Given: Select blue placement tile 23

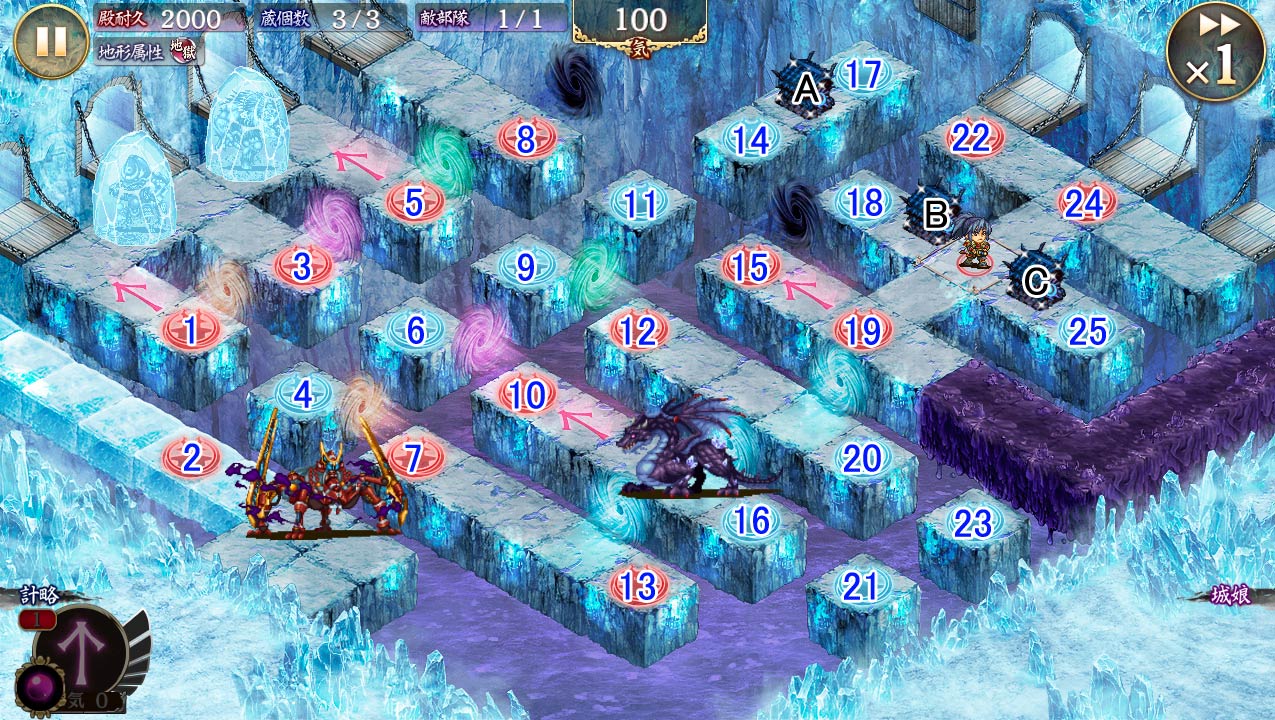Looking at the screenshot, I should 972,522.
